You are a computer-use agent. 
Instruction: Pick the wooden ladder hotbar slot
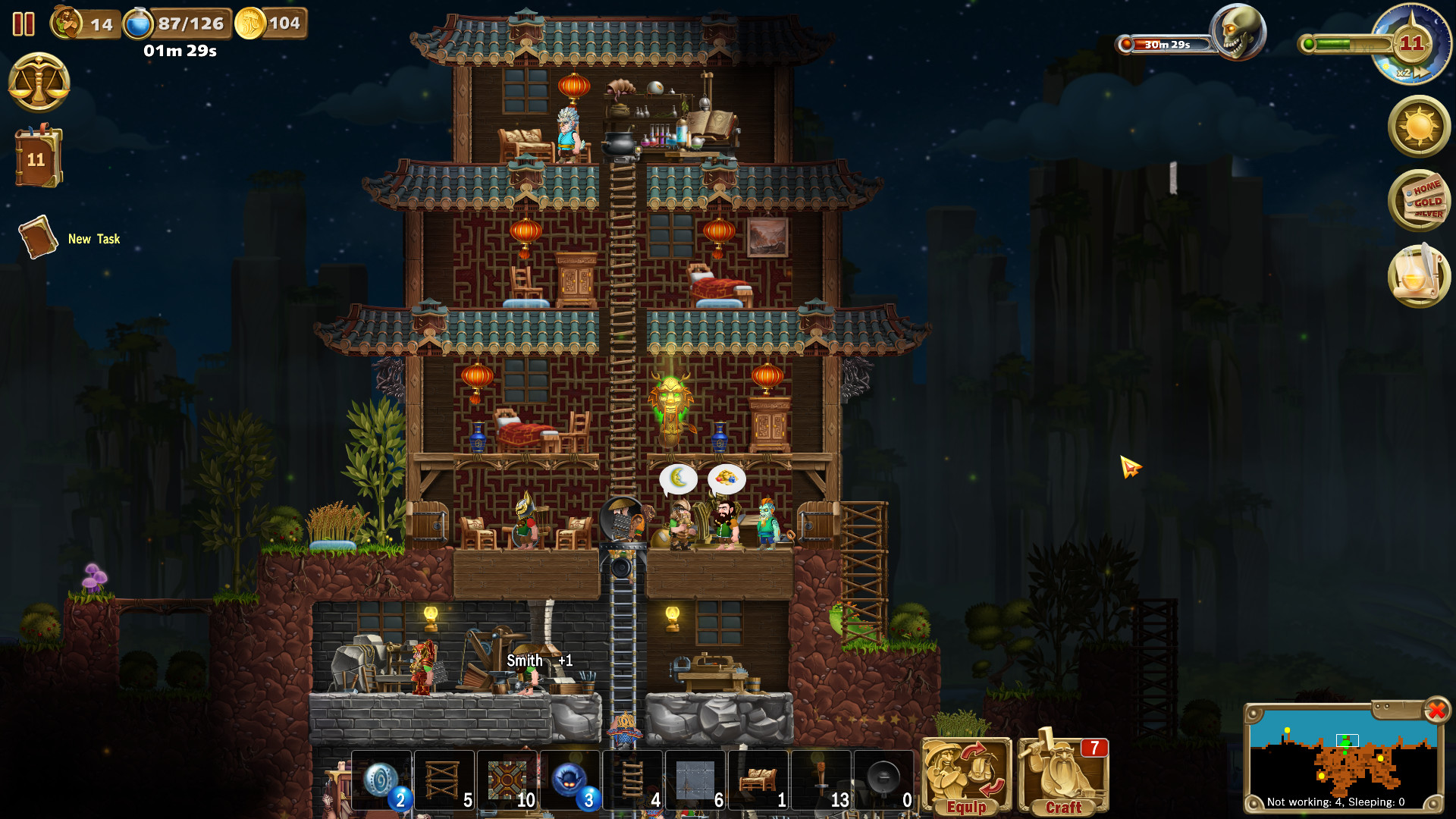(x=633, y=780)
